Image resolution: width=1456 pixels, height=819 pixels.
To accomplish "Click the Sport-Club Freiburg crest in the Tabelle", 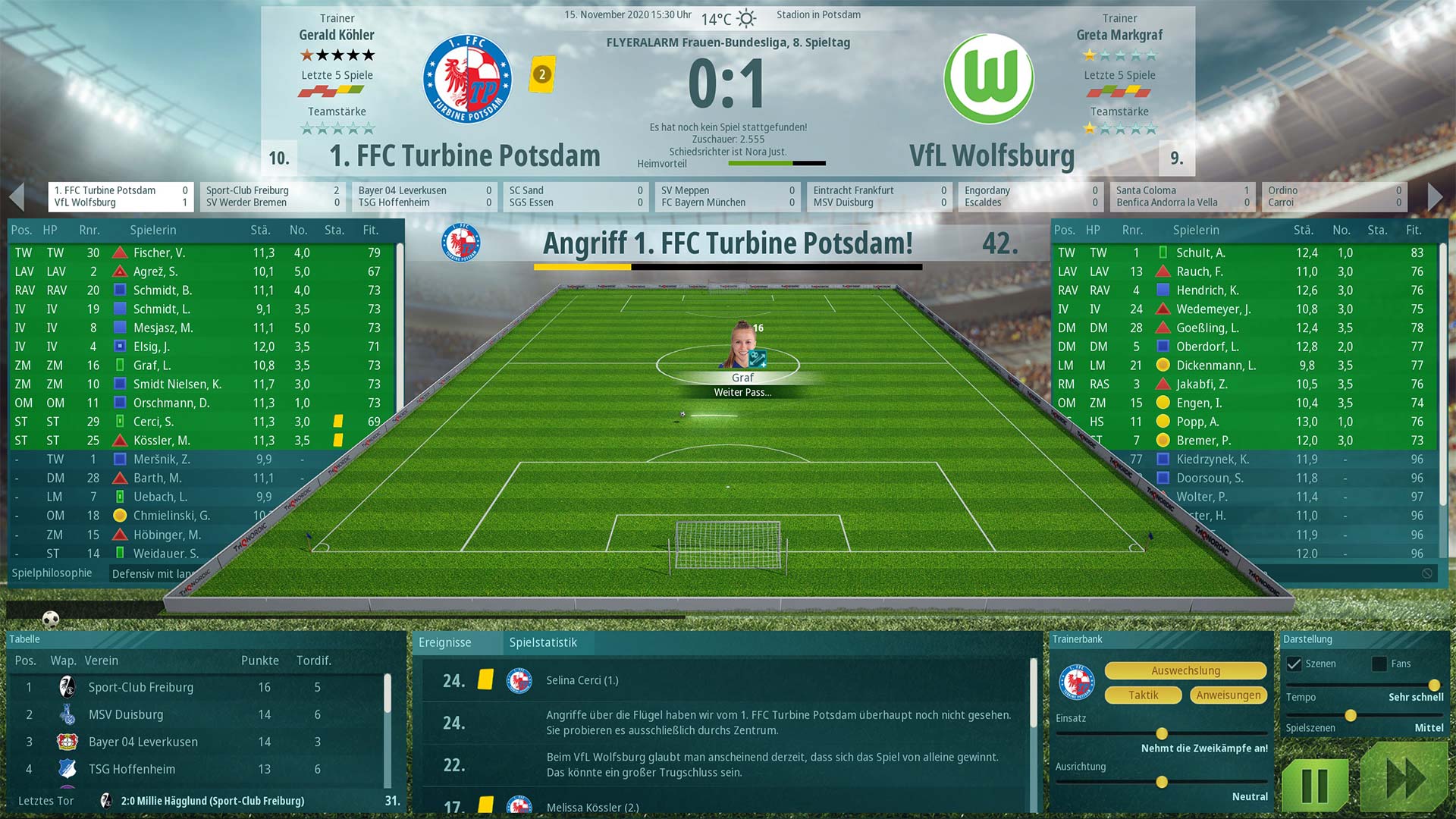I will (x=67, y=687).
